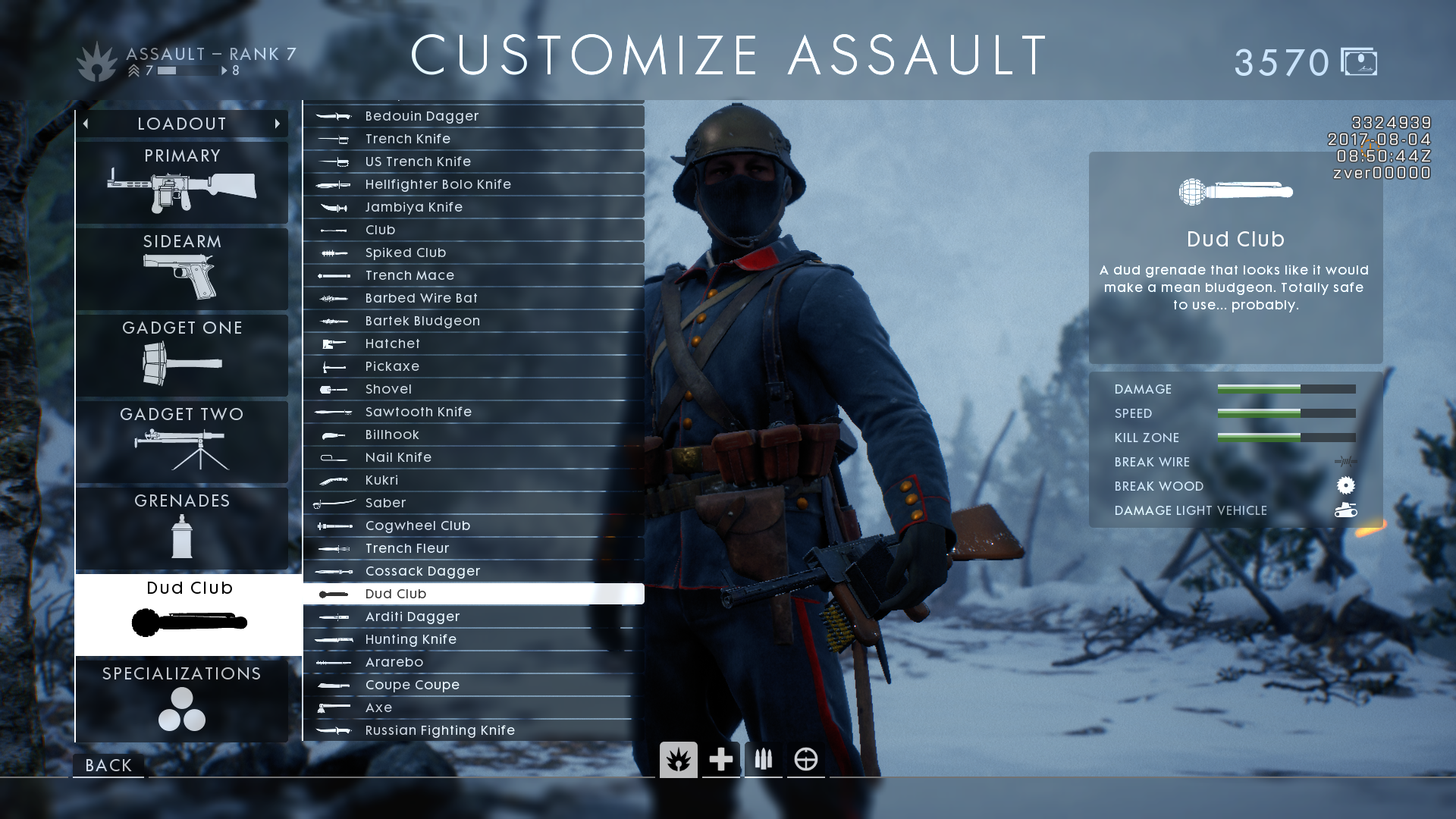Image resolution: width=1456 pixels, height=819 pixels.
Task: Open the Grenades slot
Action: [x=182, y=528]
